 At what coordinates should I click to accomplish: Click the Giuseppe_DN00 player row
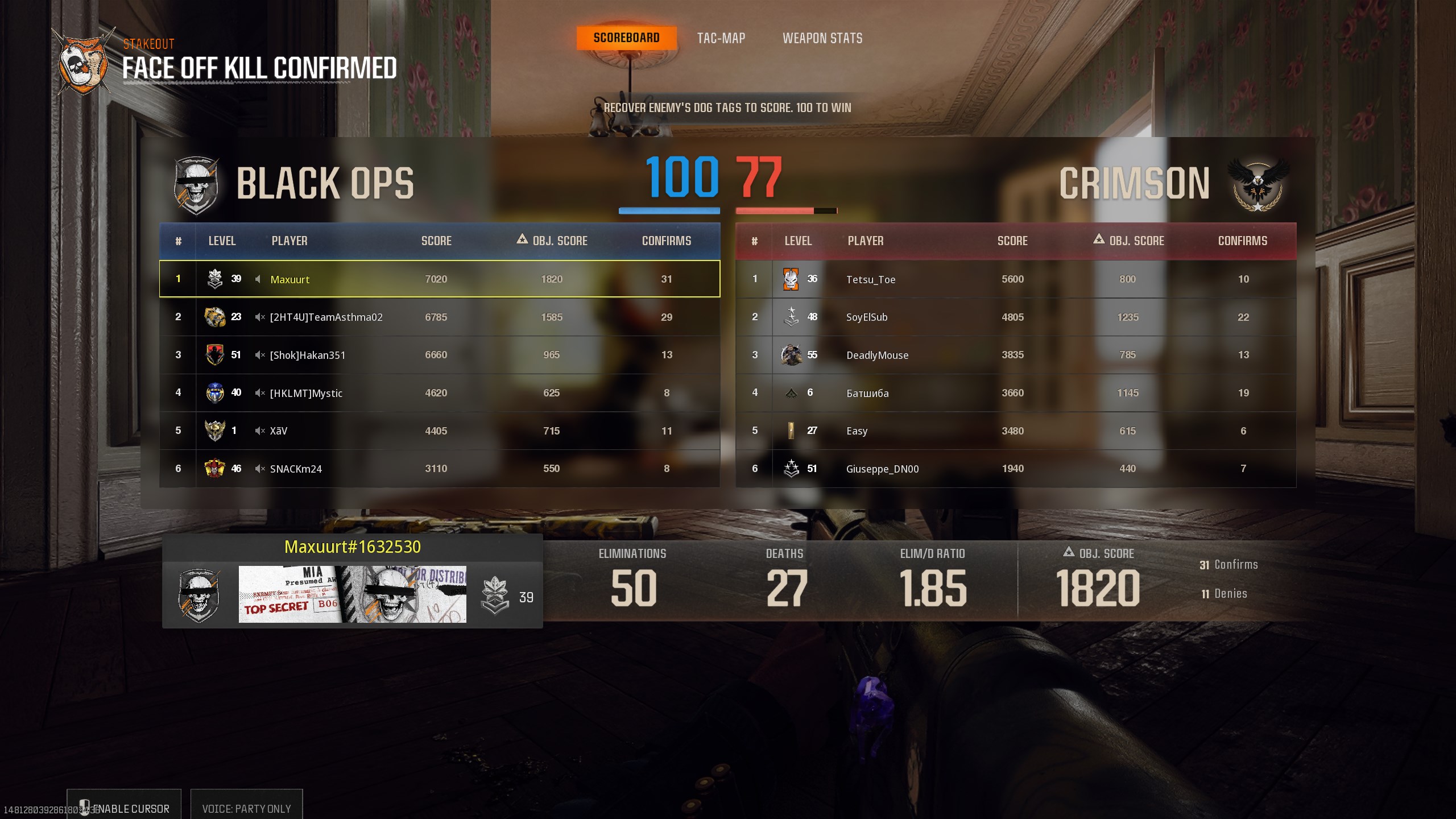click(1016, 469)
